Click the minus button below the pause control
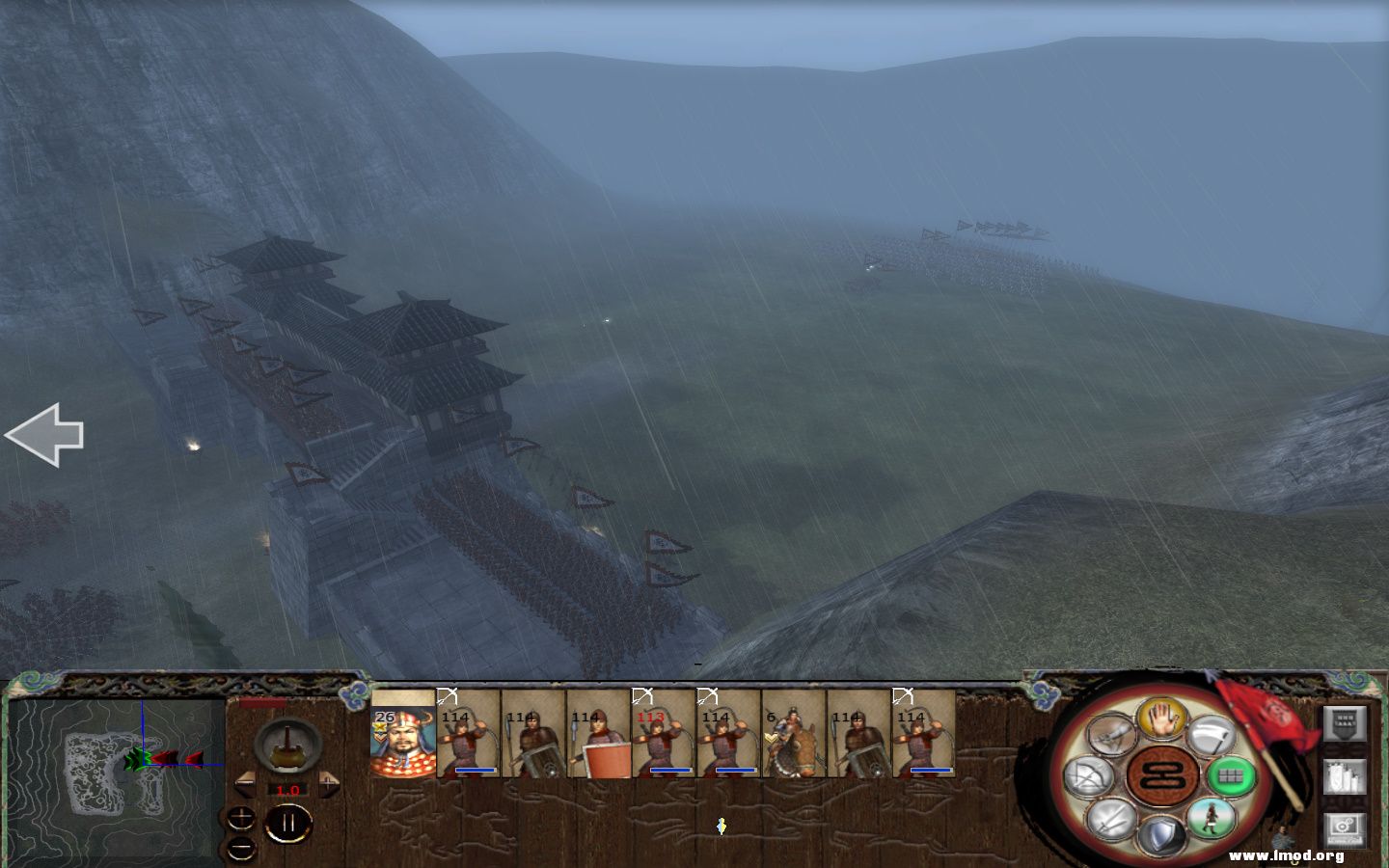The image size is (1389, 868). pyautogui.click(x=241, y=850)
